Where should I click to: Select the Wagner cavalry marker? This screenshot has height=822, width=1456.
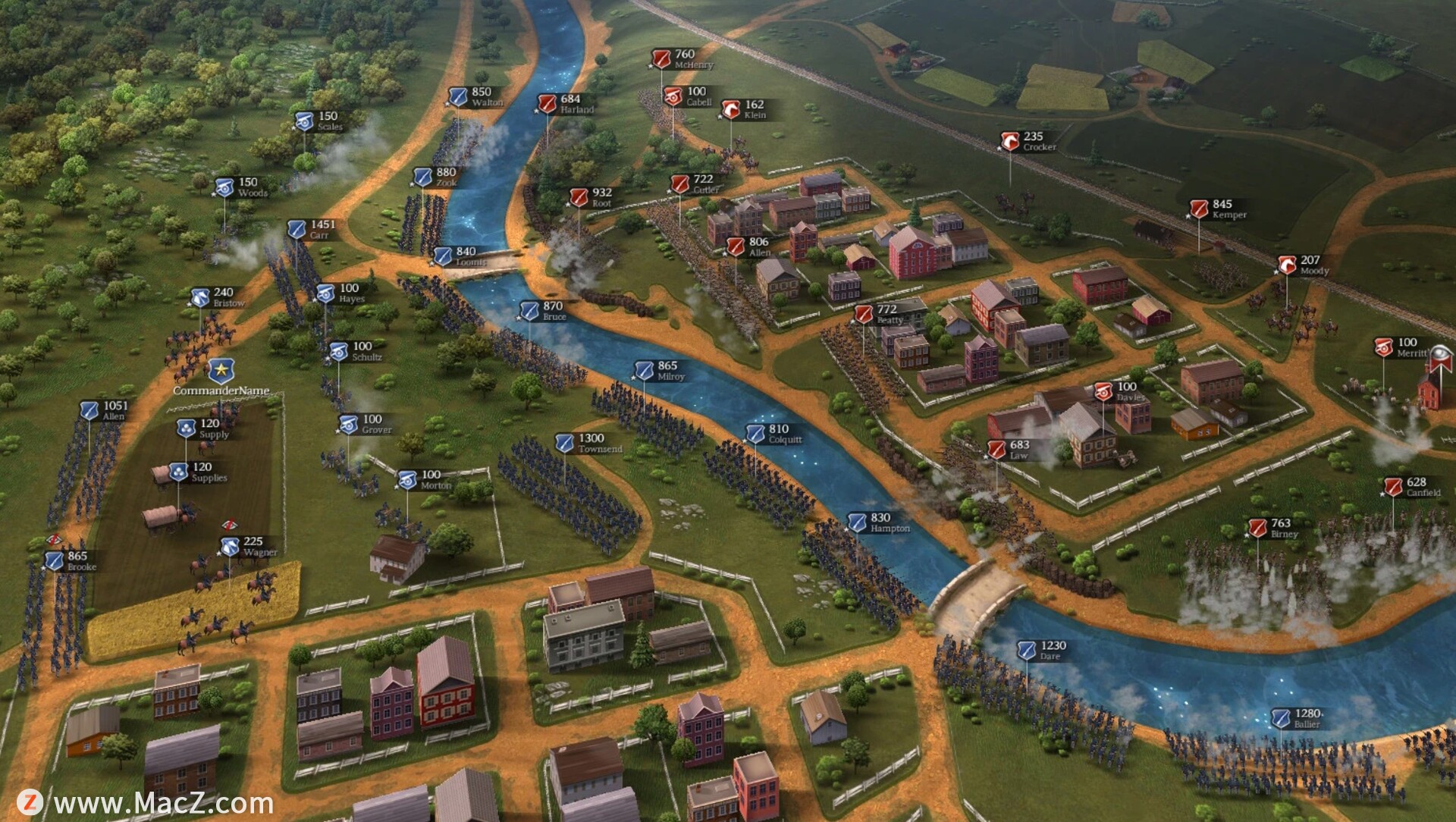230,546
